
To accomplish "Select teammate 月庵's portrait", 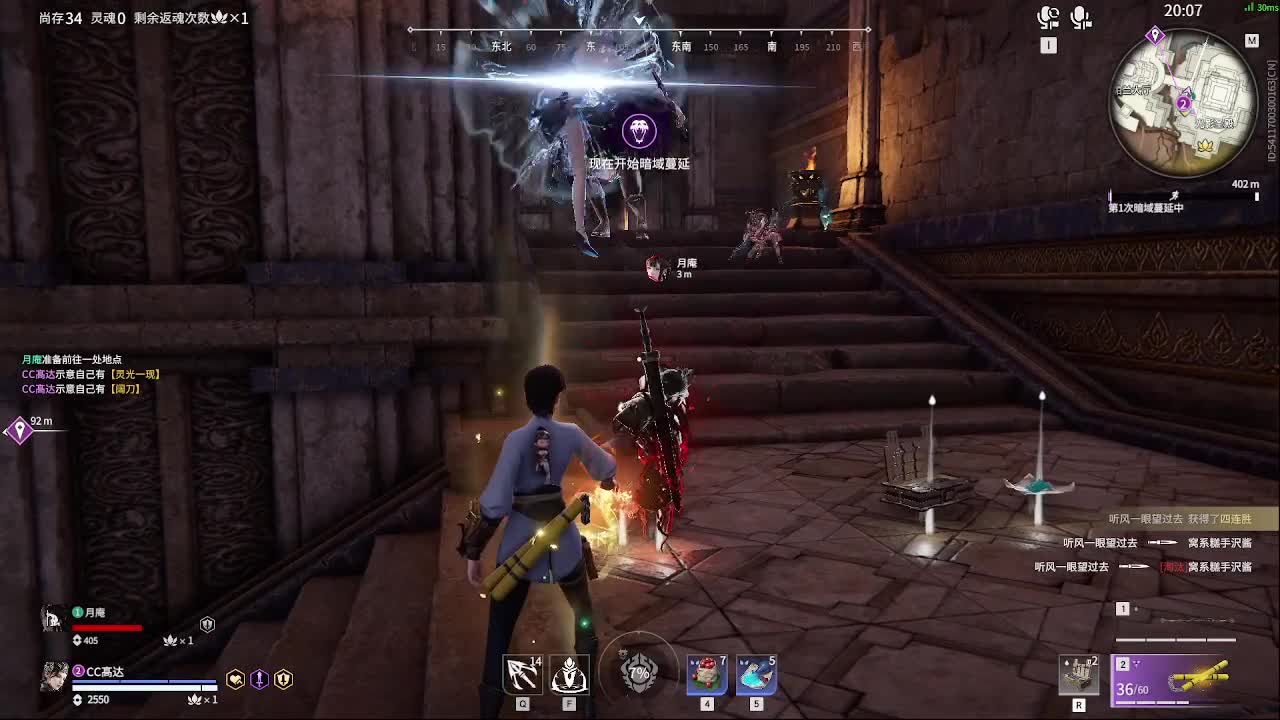I will coord(52,619).
